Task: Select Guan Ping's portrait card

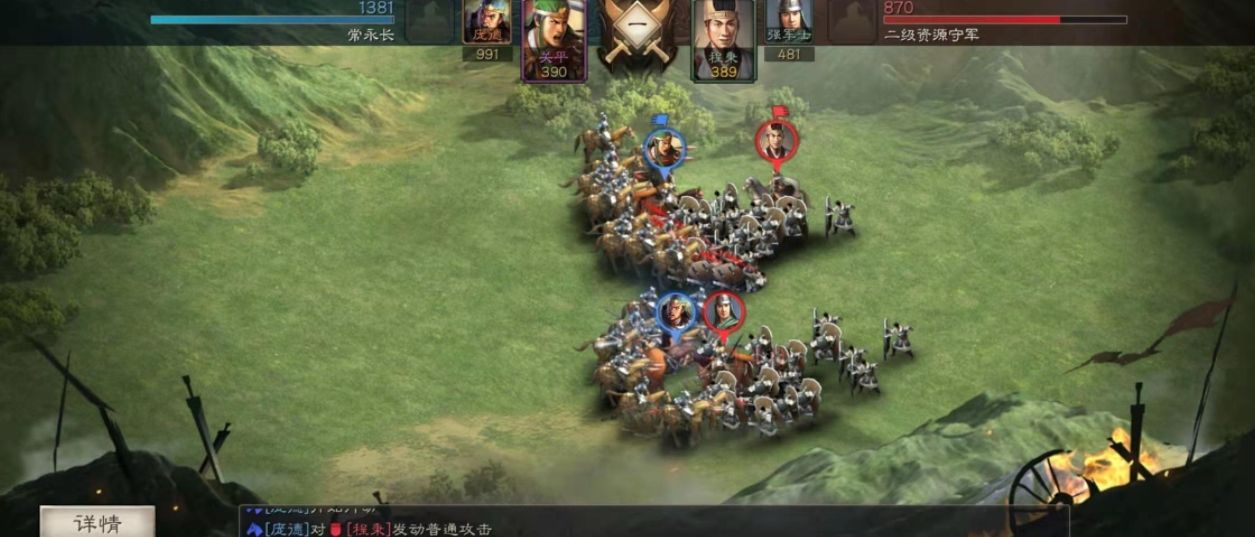Action: coord(552,38)
